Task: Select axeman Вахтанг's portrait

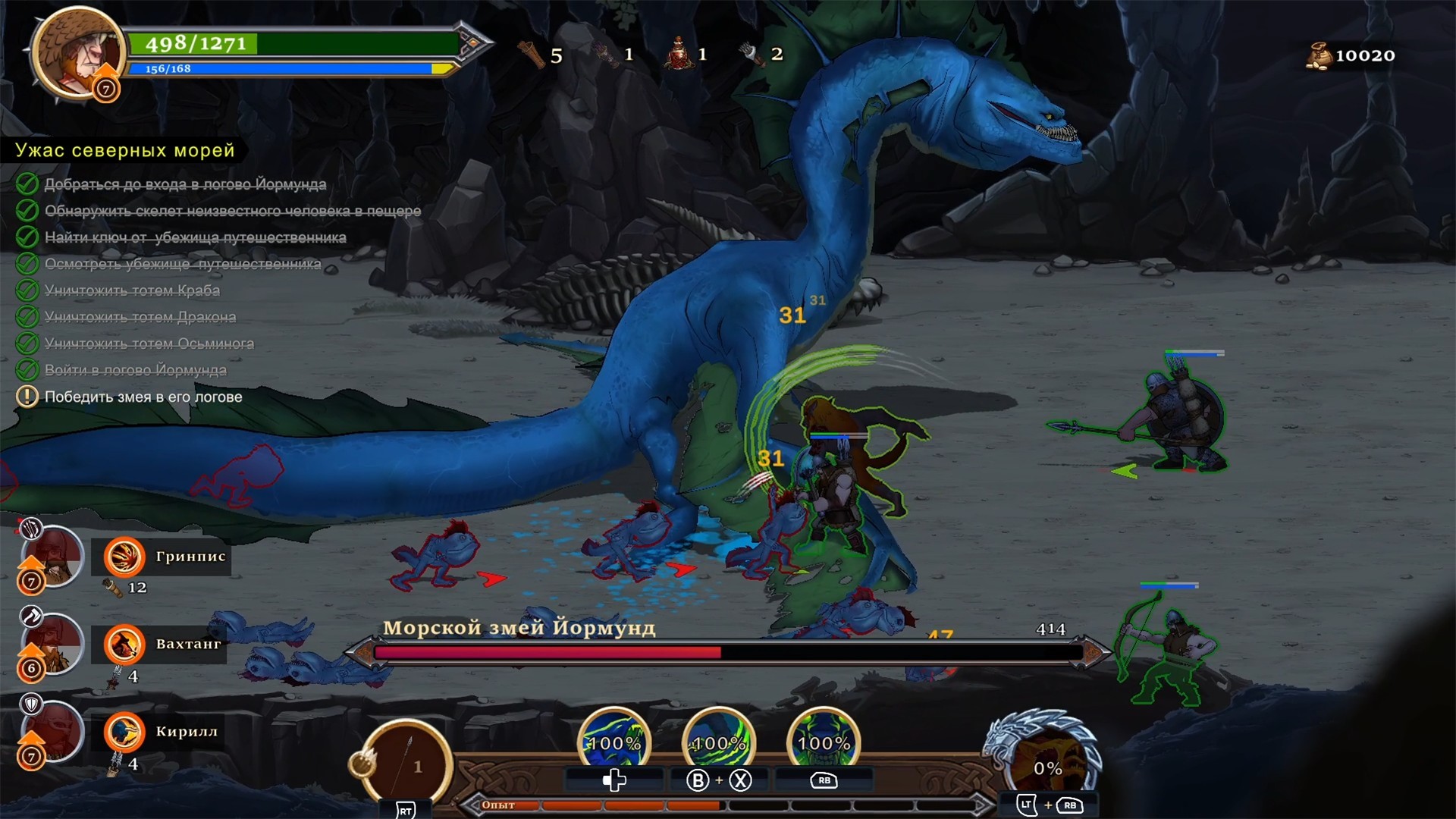Action: [52, 645]
